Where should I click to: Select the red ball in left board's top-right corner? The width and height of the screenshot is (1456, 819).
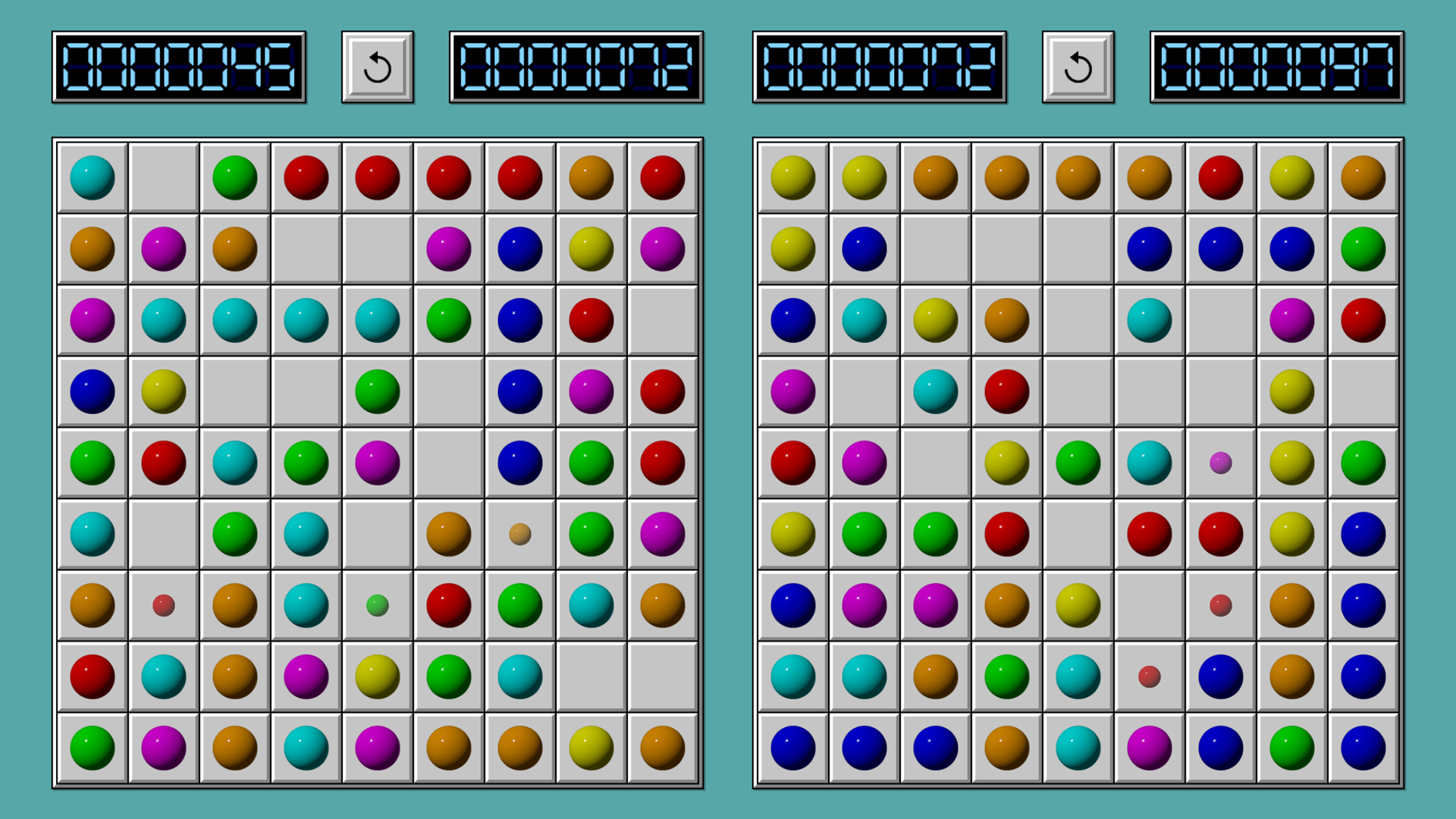tap(662, 178)
